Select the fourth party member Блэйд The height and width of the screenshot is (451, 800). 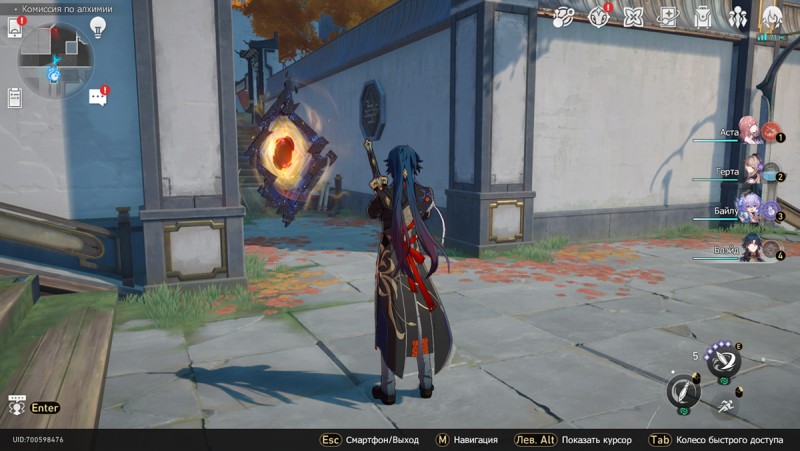click(752, 248)
